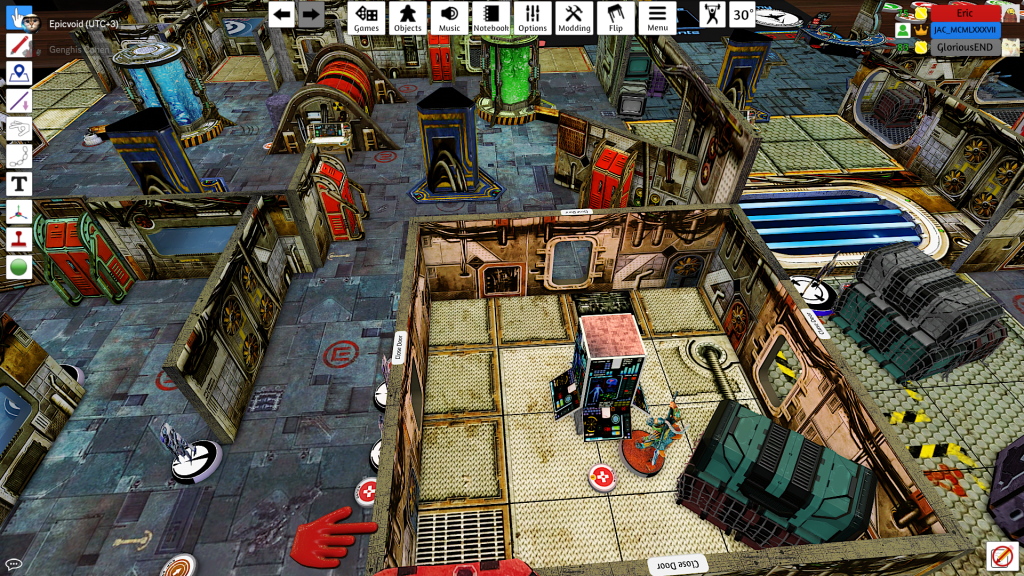Viewport: 1024px width, 576px height.
Task: Open the Options panel
Action: 532,17
